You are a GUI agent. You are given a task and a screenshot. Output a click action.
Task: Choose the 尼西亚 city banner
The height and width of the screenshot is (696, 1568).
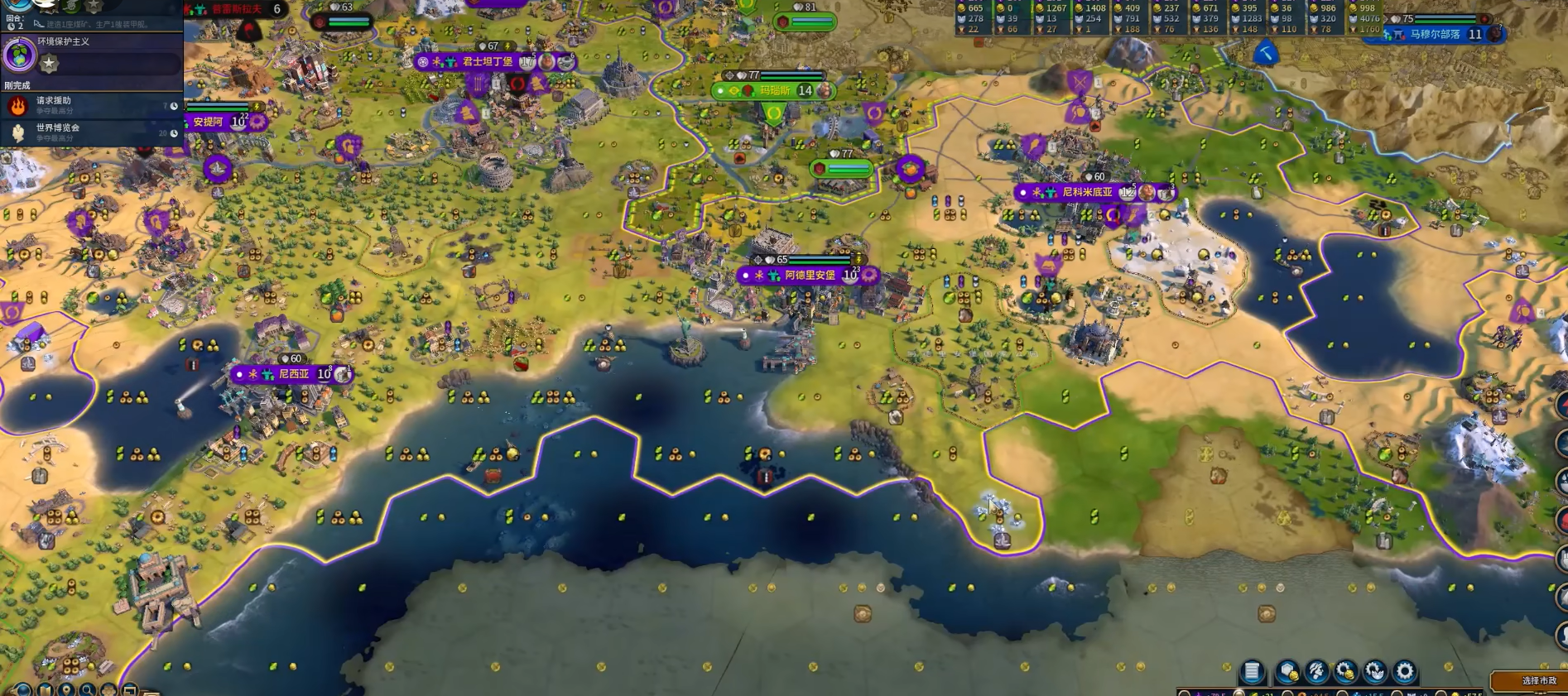pyautogui.click(x=293, y=374)
